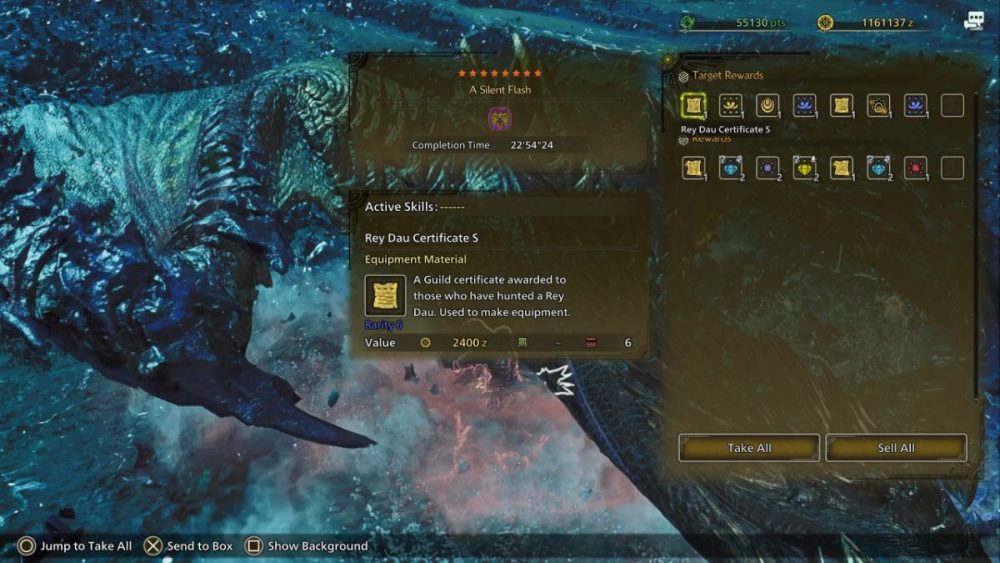Choose the yellow gem reward slot
Screen dimensions: 1000x563
[x=805, y=168]
